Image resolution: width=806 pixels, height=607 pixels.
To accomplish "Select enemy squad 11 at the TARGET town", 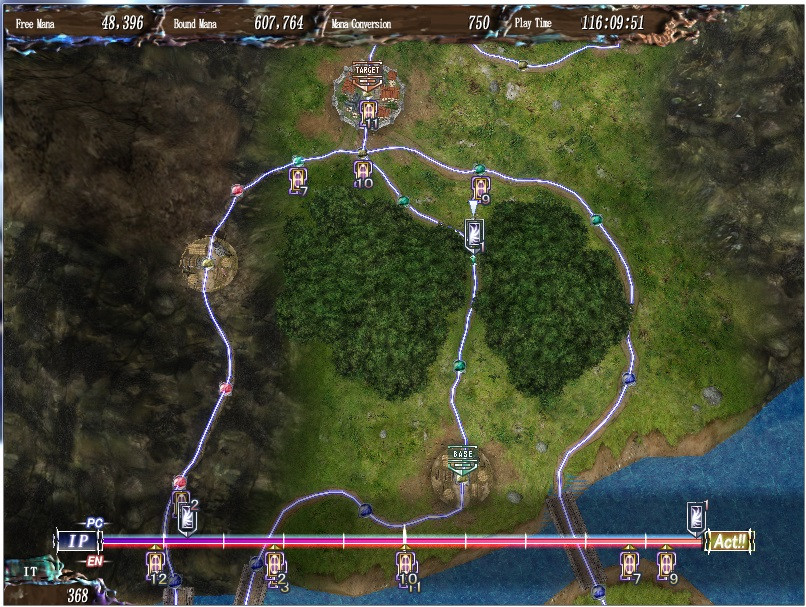I will [368, 112].
